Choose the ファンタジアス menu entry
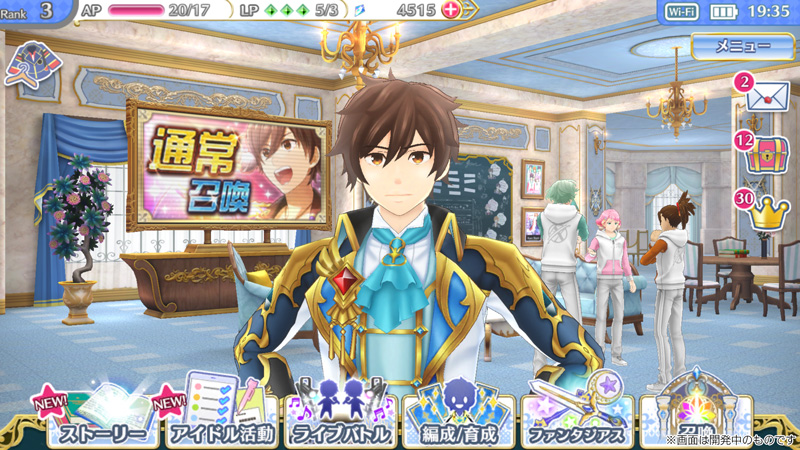 click(576, 419)
